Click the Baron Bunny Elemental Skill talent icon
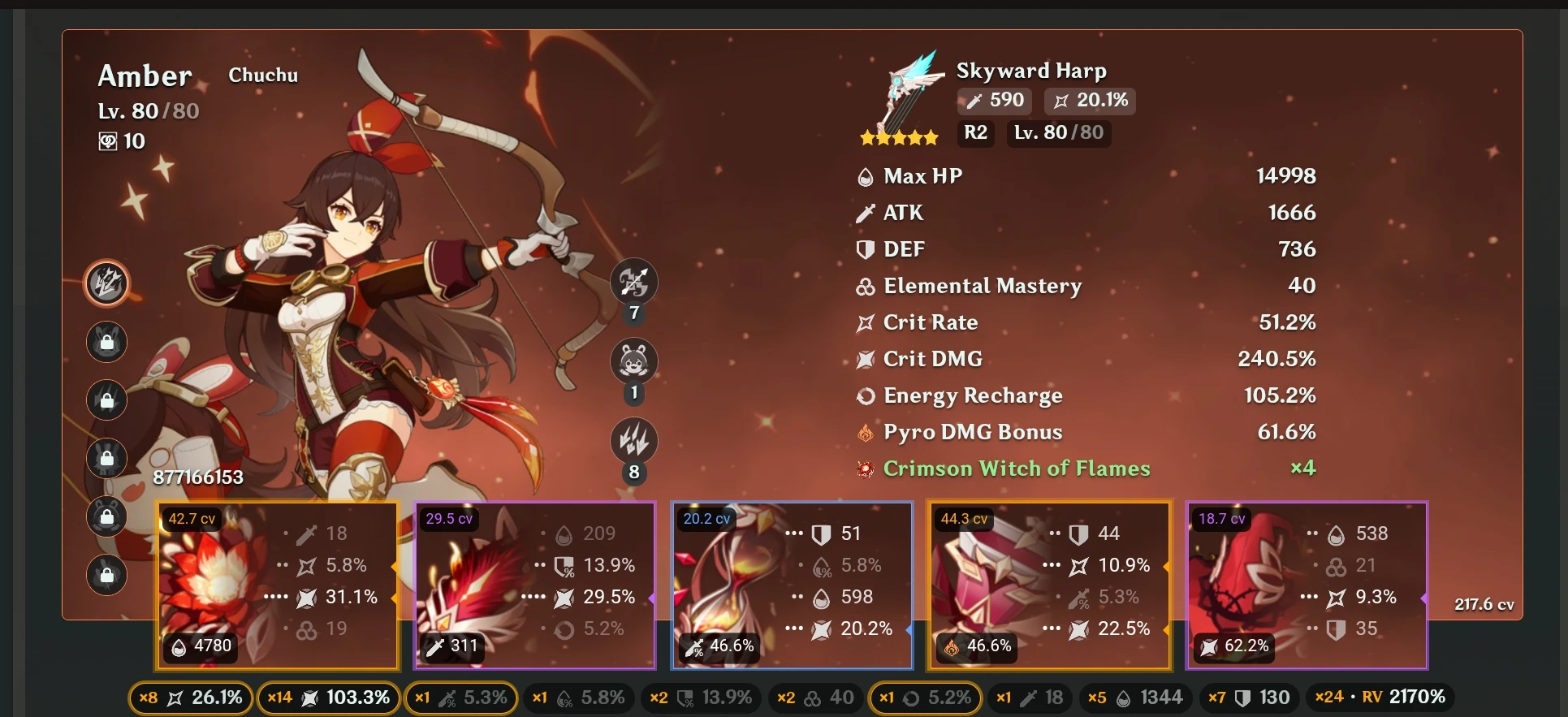 (633, 361)
